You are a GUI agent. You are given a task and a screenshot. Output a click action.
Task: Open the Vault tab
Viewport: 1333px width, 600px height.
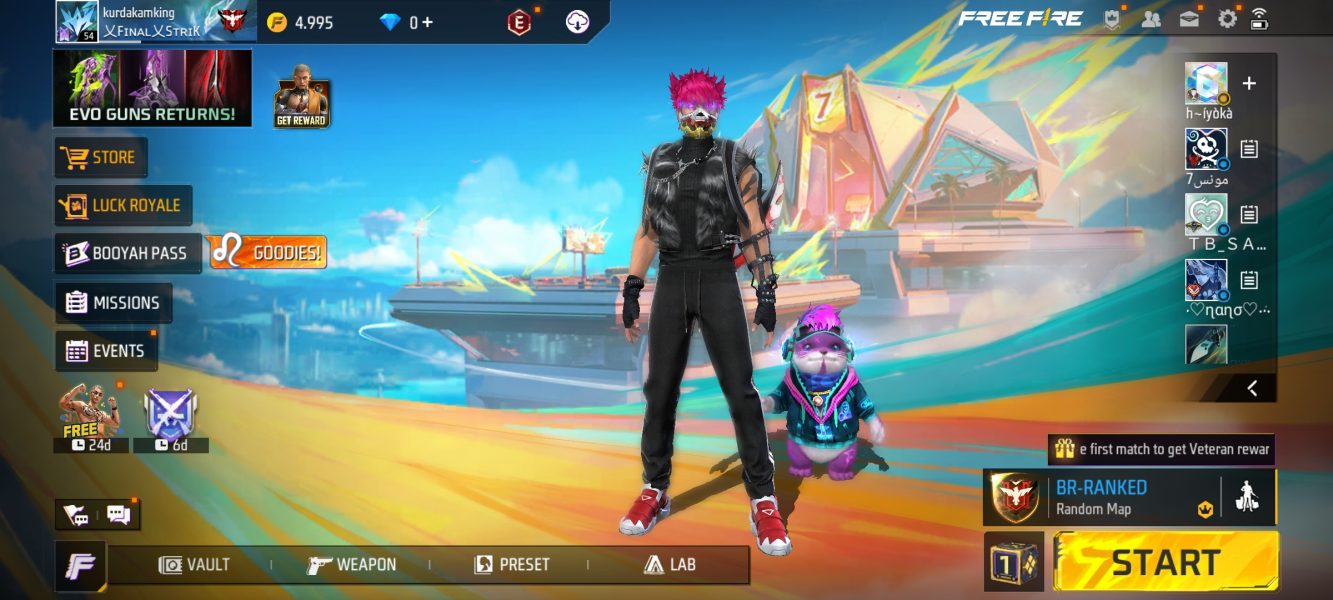pyautogui.click(x=195, y=565)
